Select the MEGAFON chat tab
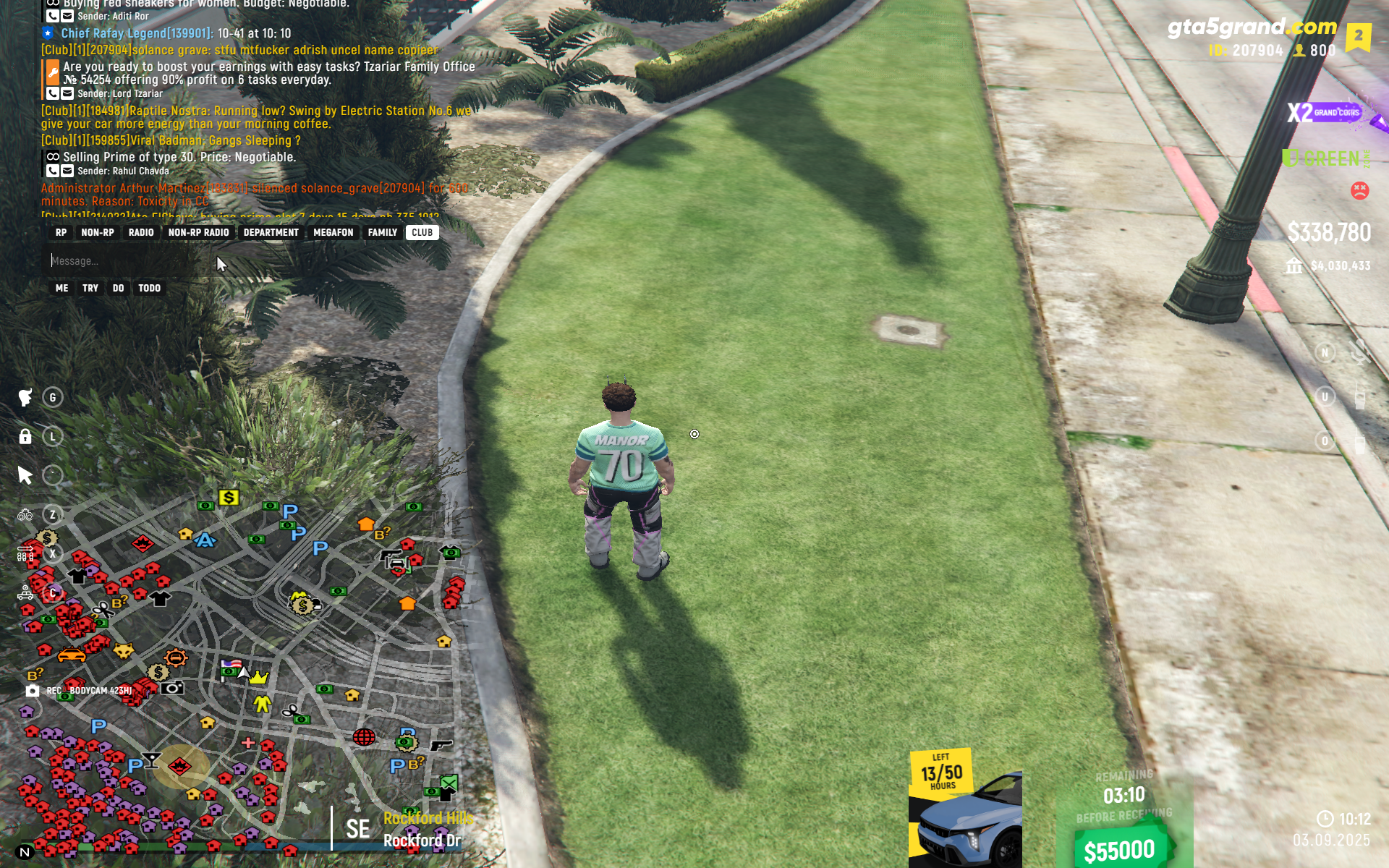Image resolution: width=1389 pixels, height=868 pixels. (x=333, y=232)
